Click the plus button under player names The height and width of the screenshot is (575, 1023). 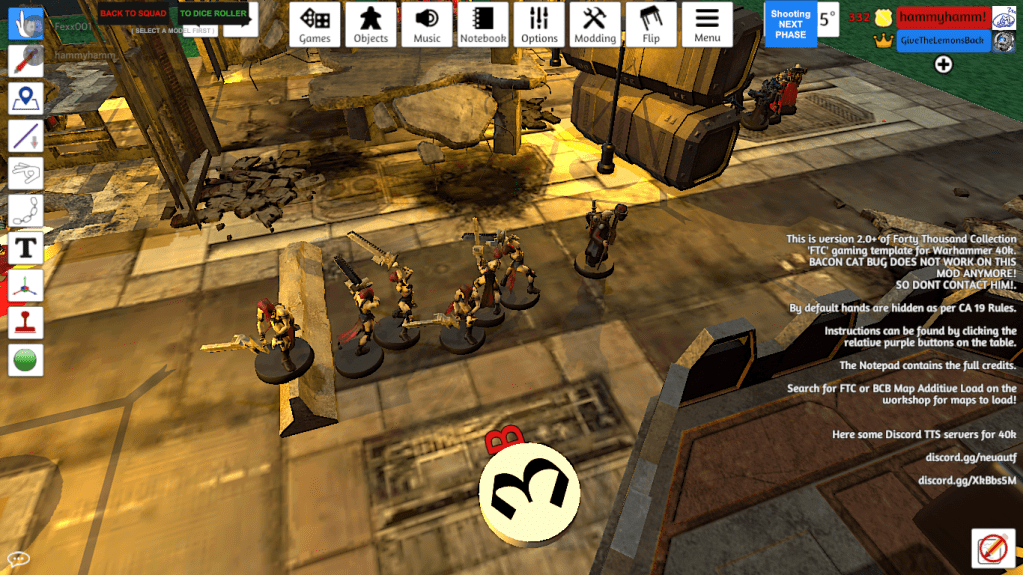pyautogui.click(x=943, y=65)
